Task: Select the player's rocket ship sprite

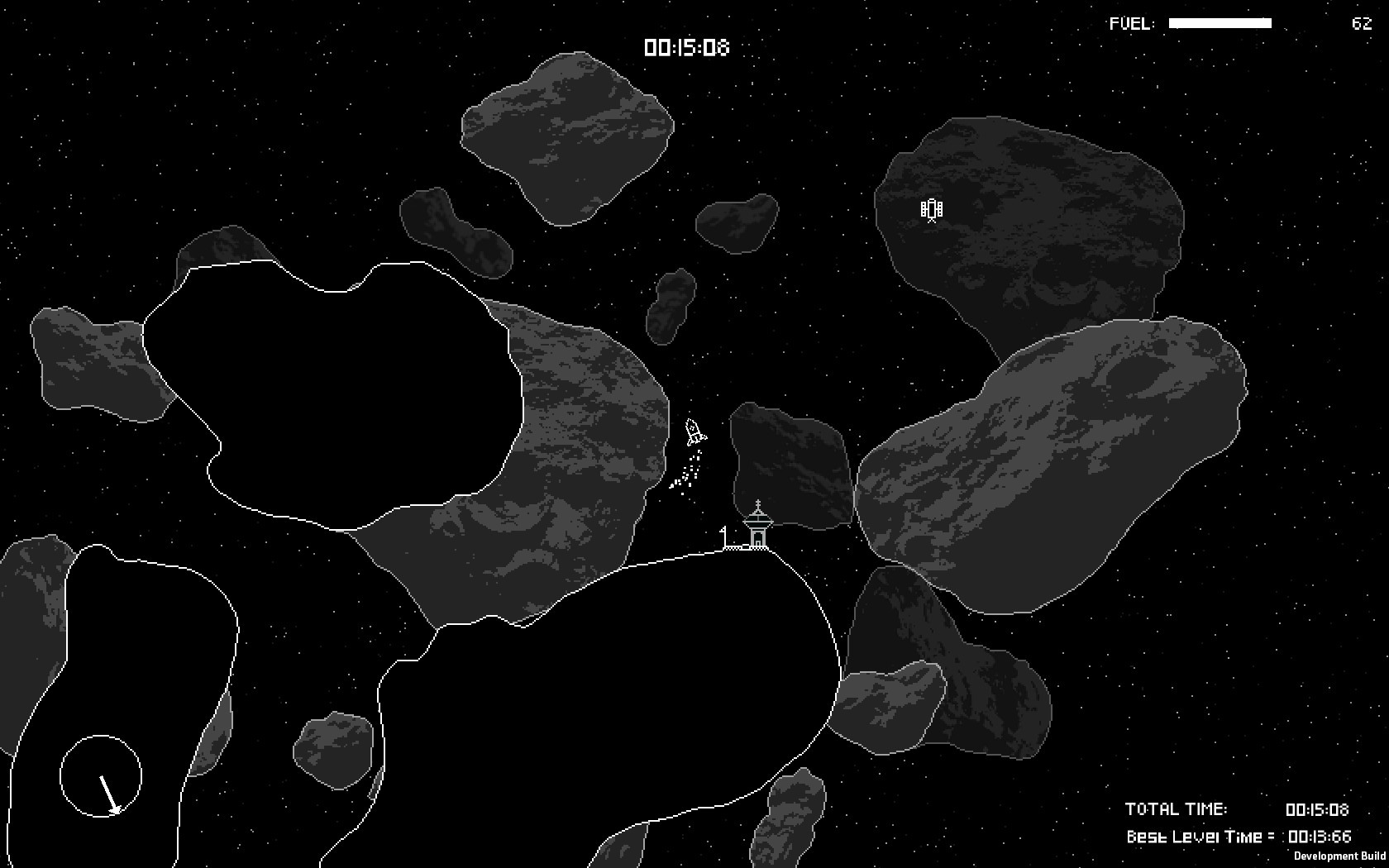Action: pos(693,432)
